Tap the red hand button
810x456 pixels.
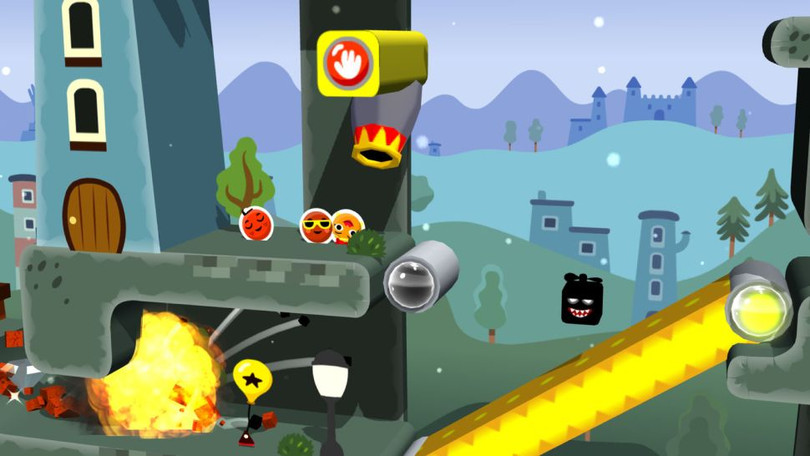348,63
